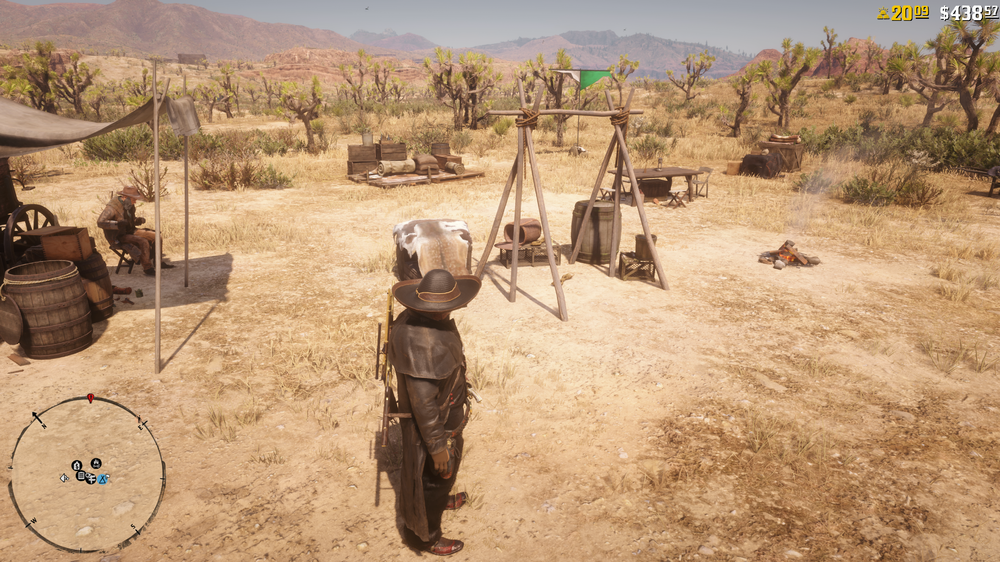Select the blue tent camp marker on minimap
This screenshot has height=562, width=1000.
click(103, 479)
